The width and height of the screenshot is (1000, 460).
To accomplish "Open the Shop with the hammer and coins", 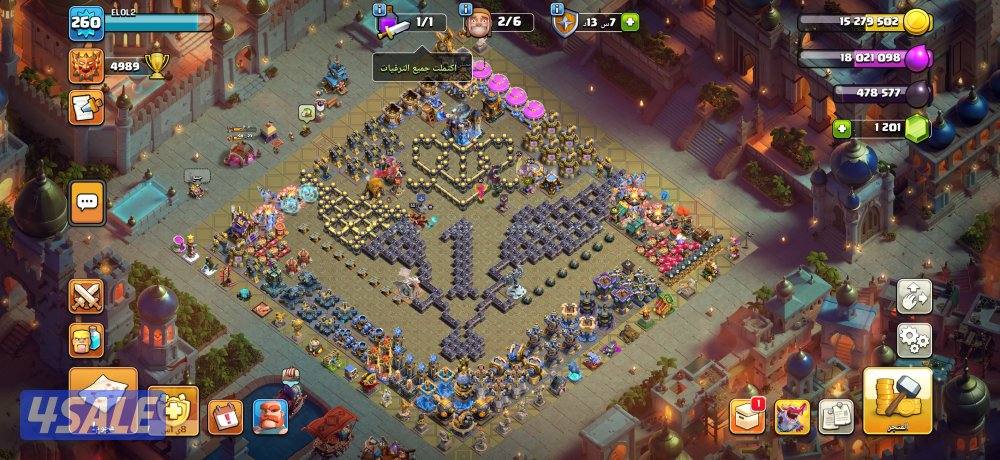I will tap(897, 400).
